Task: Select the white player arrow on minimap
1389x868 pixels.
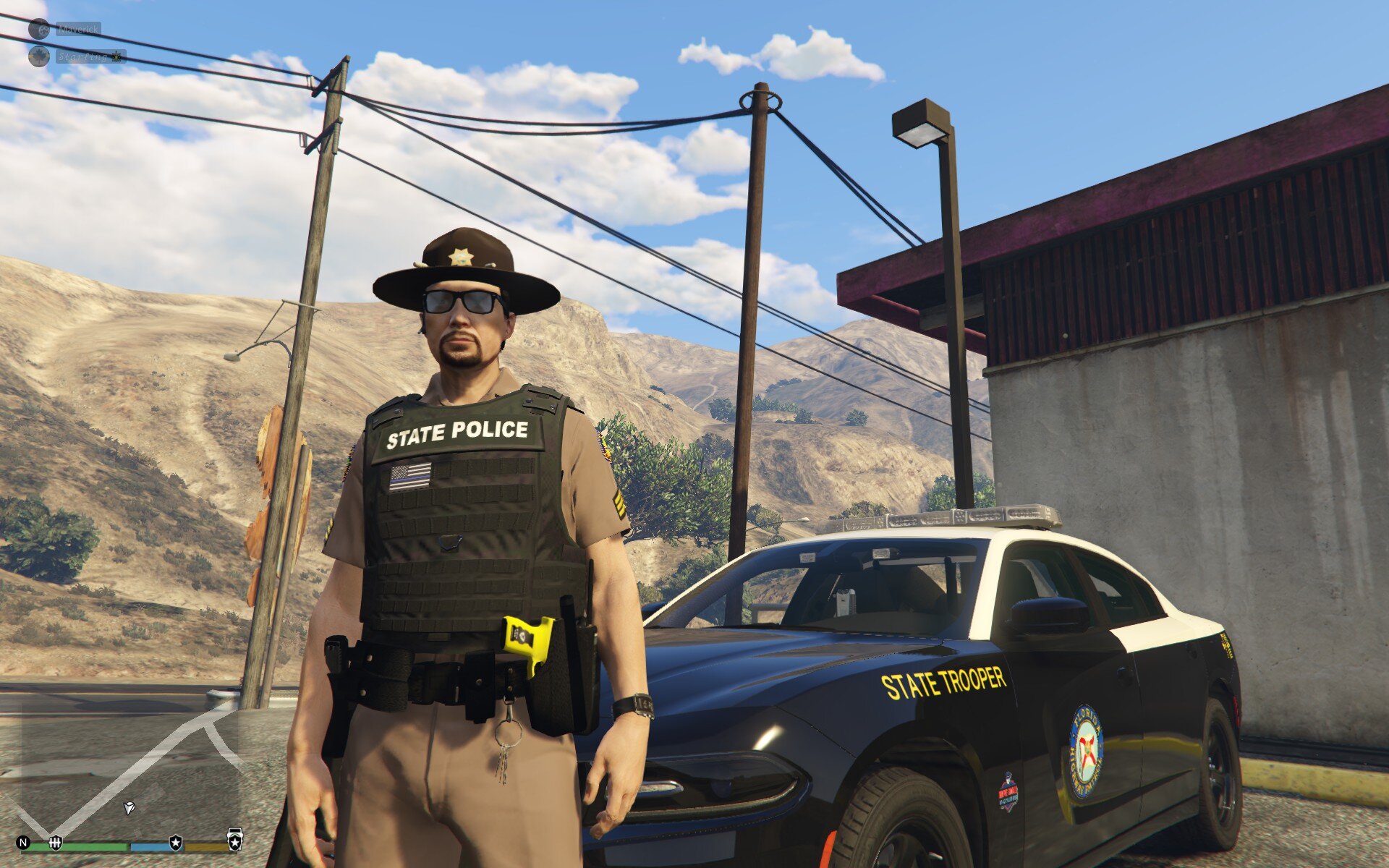Action: coord(129,807)
